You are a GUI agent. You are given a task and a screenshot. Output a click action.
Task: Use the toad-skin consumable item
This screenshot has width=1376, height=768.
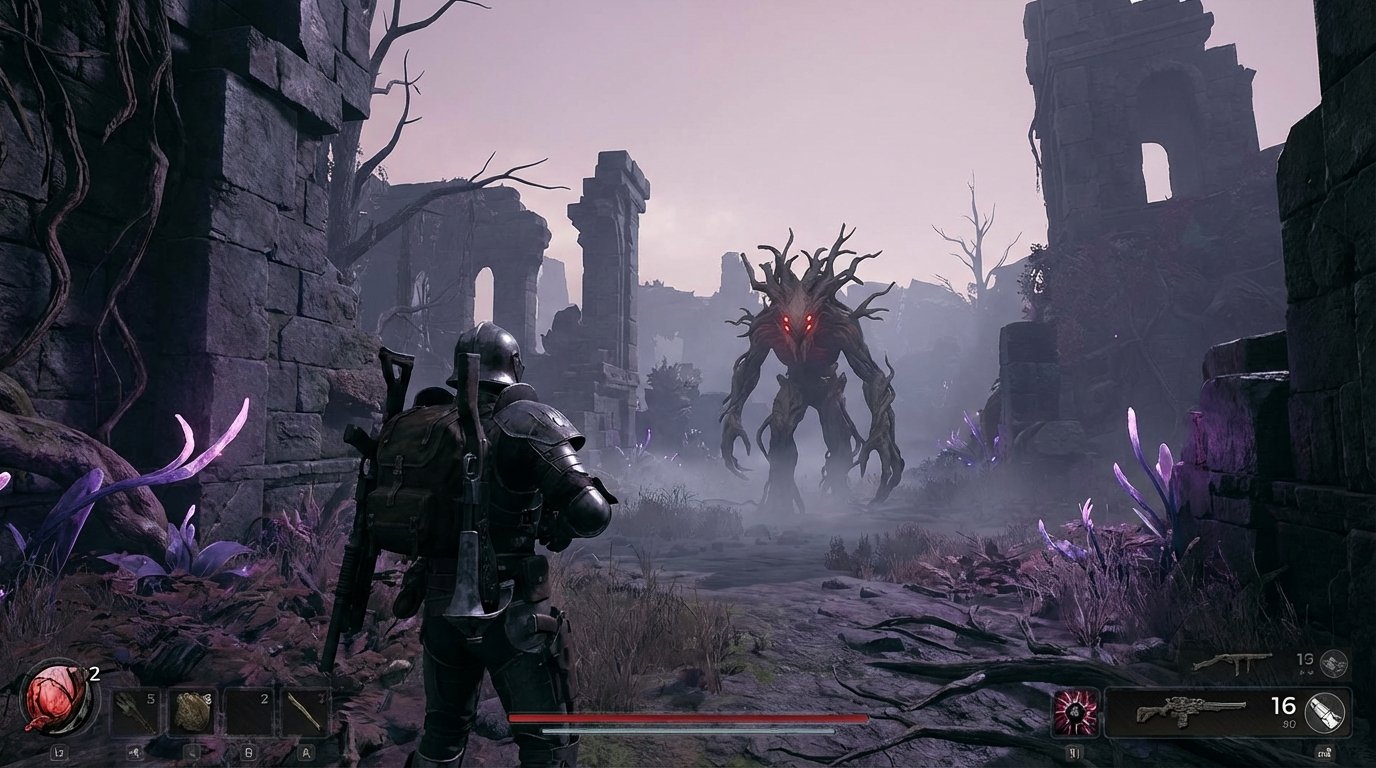point(190,710)
